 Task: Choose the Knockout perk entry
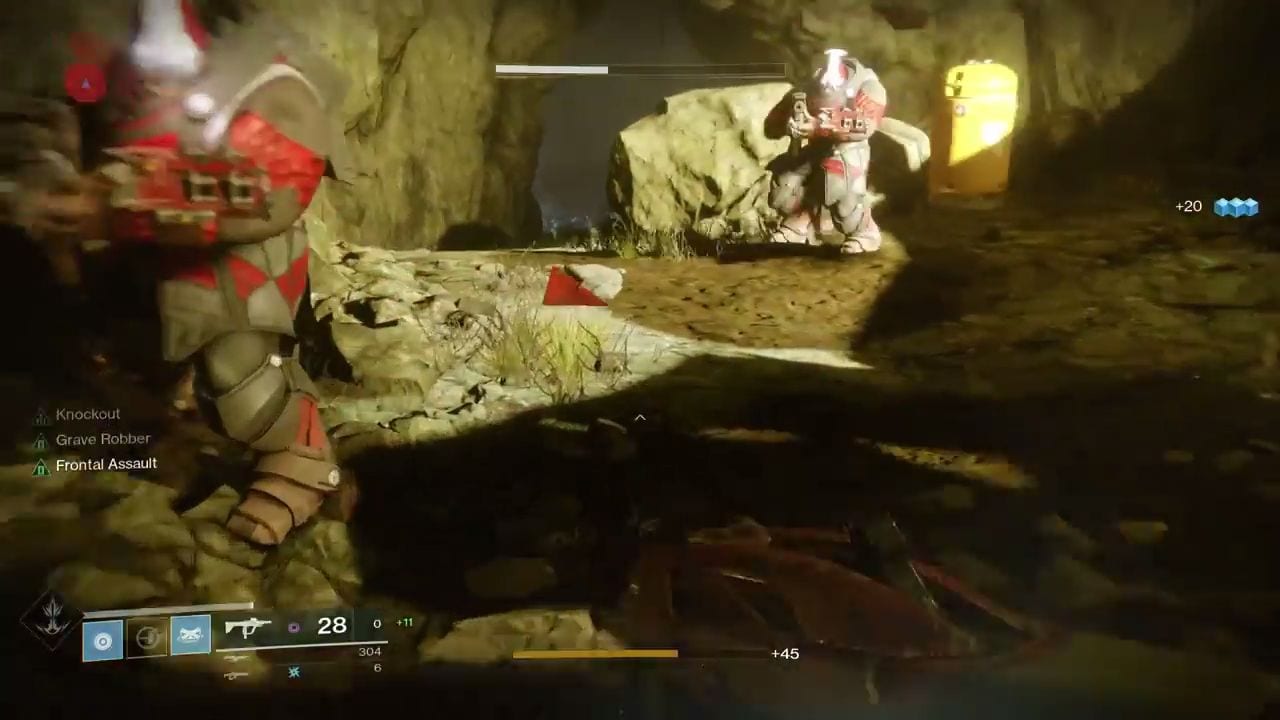pyautogui.click(x=87, y=414)
